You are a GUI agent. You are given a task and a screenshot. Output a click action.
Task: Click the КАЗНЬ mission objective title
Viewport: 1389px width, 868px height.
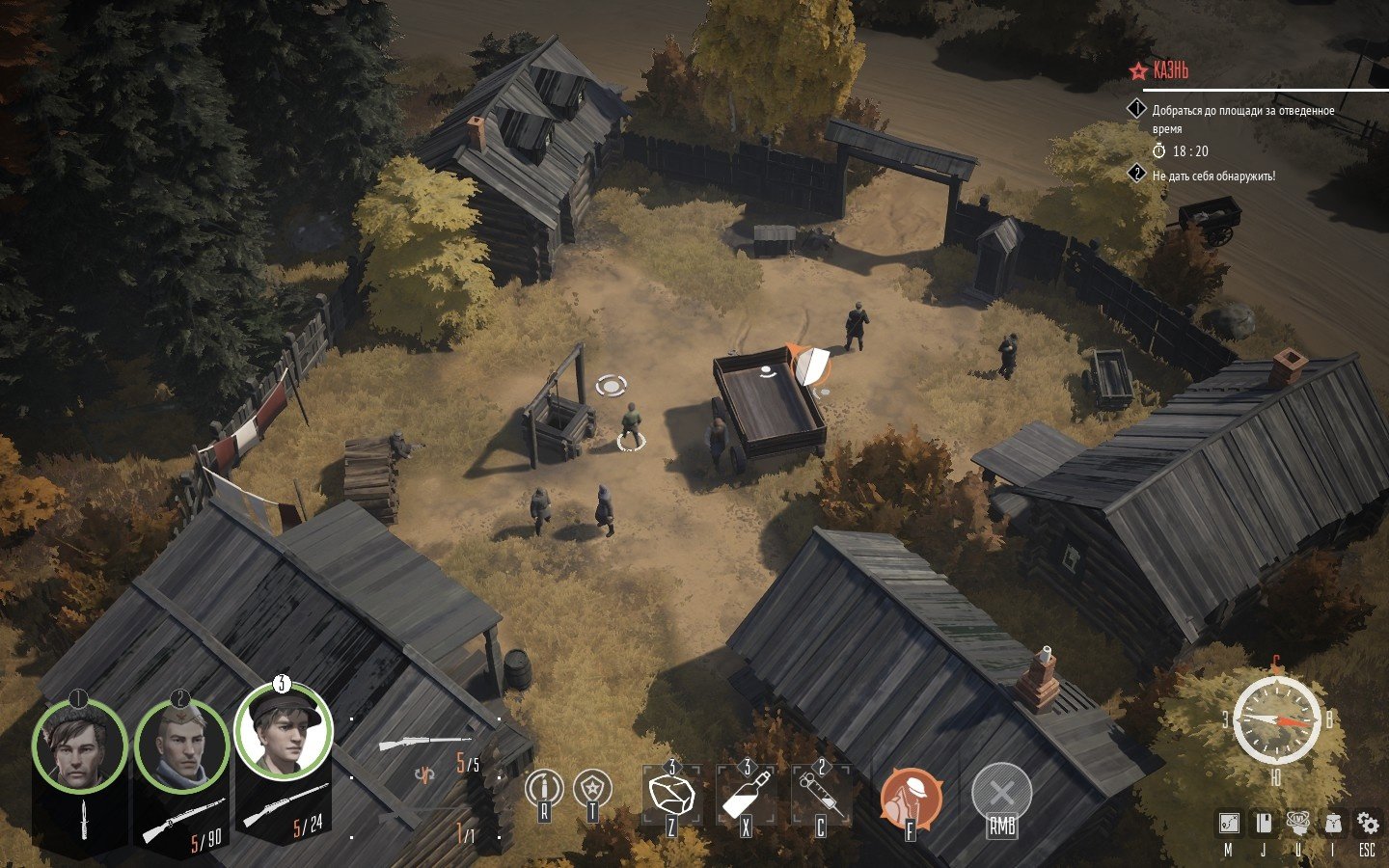[1171, 70]
